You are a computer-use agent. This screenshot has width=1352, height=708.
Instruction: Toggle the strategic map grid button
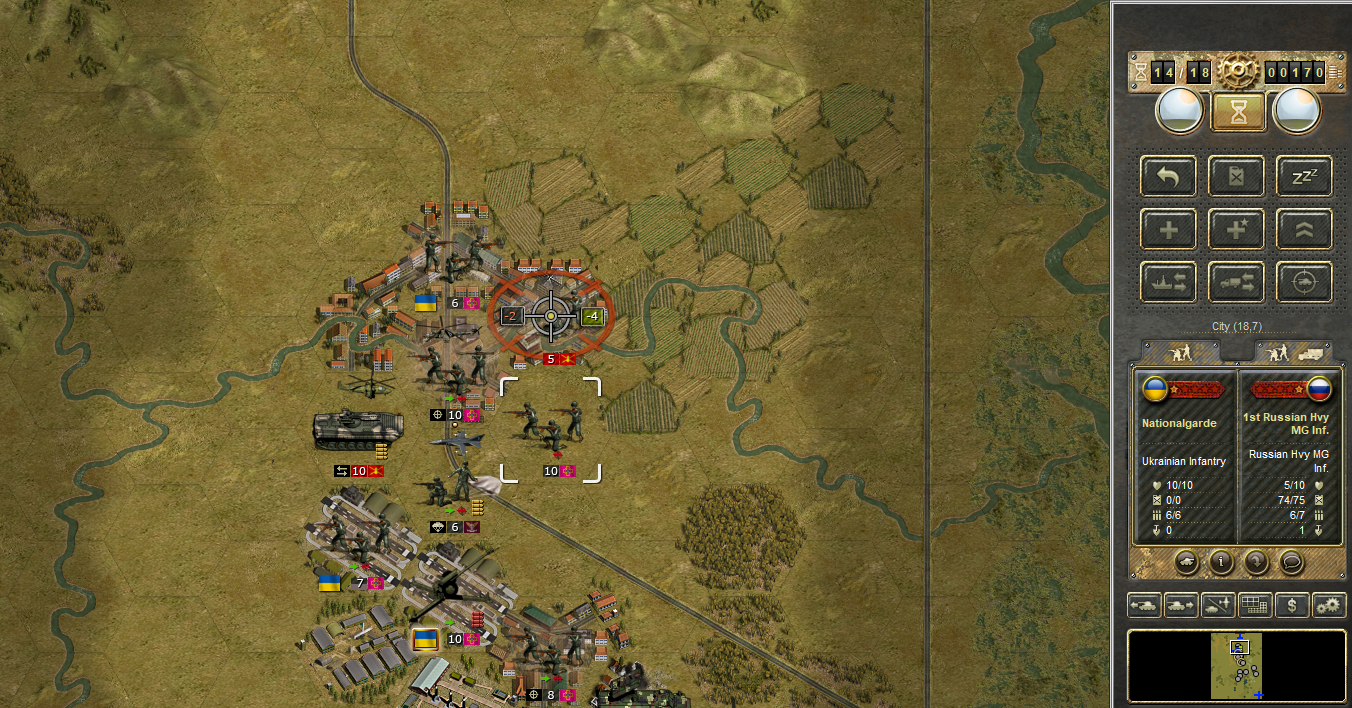coord(1255,605)
